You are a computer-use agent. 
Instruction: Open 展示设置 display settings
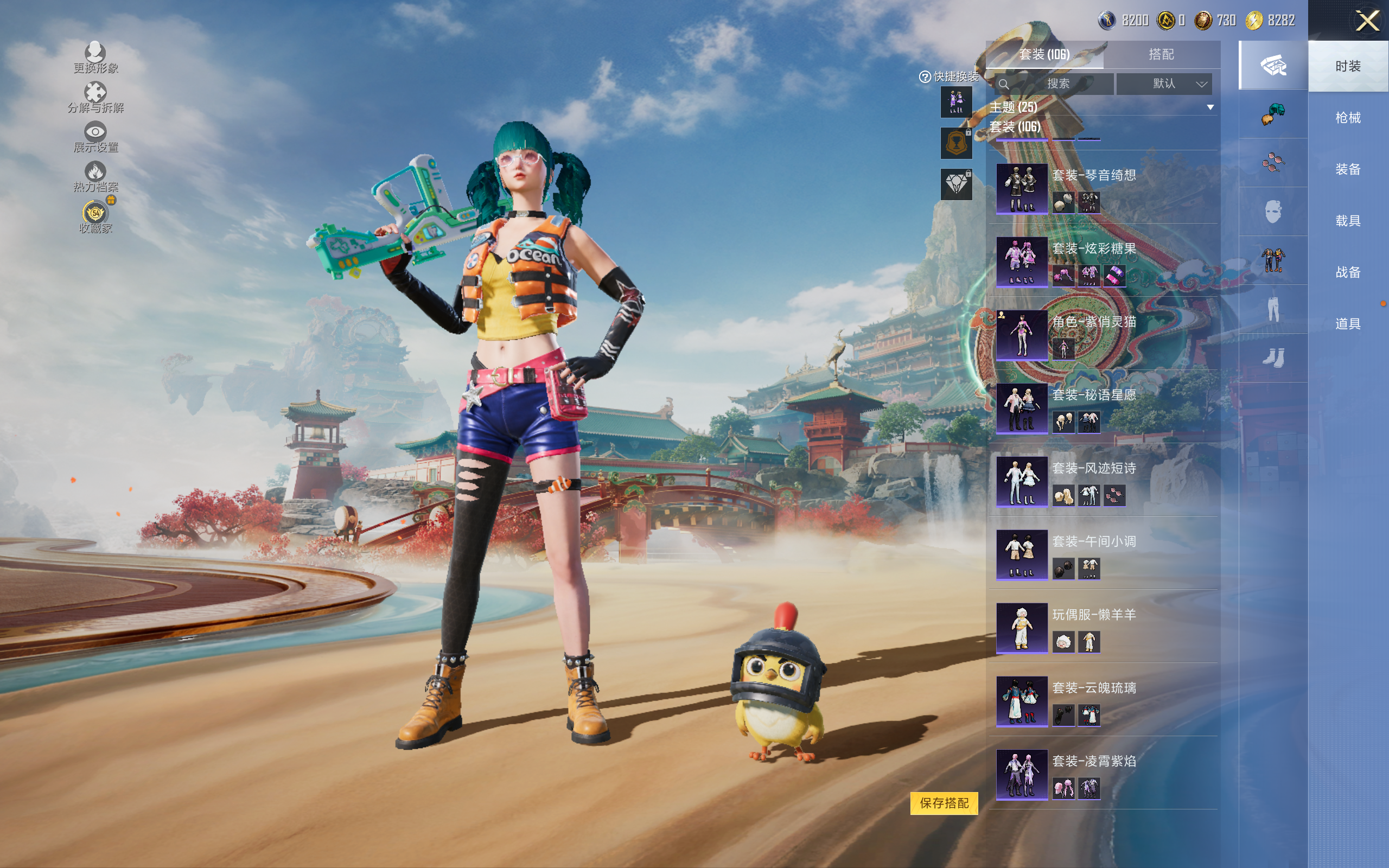pos(95,137)
